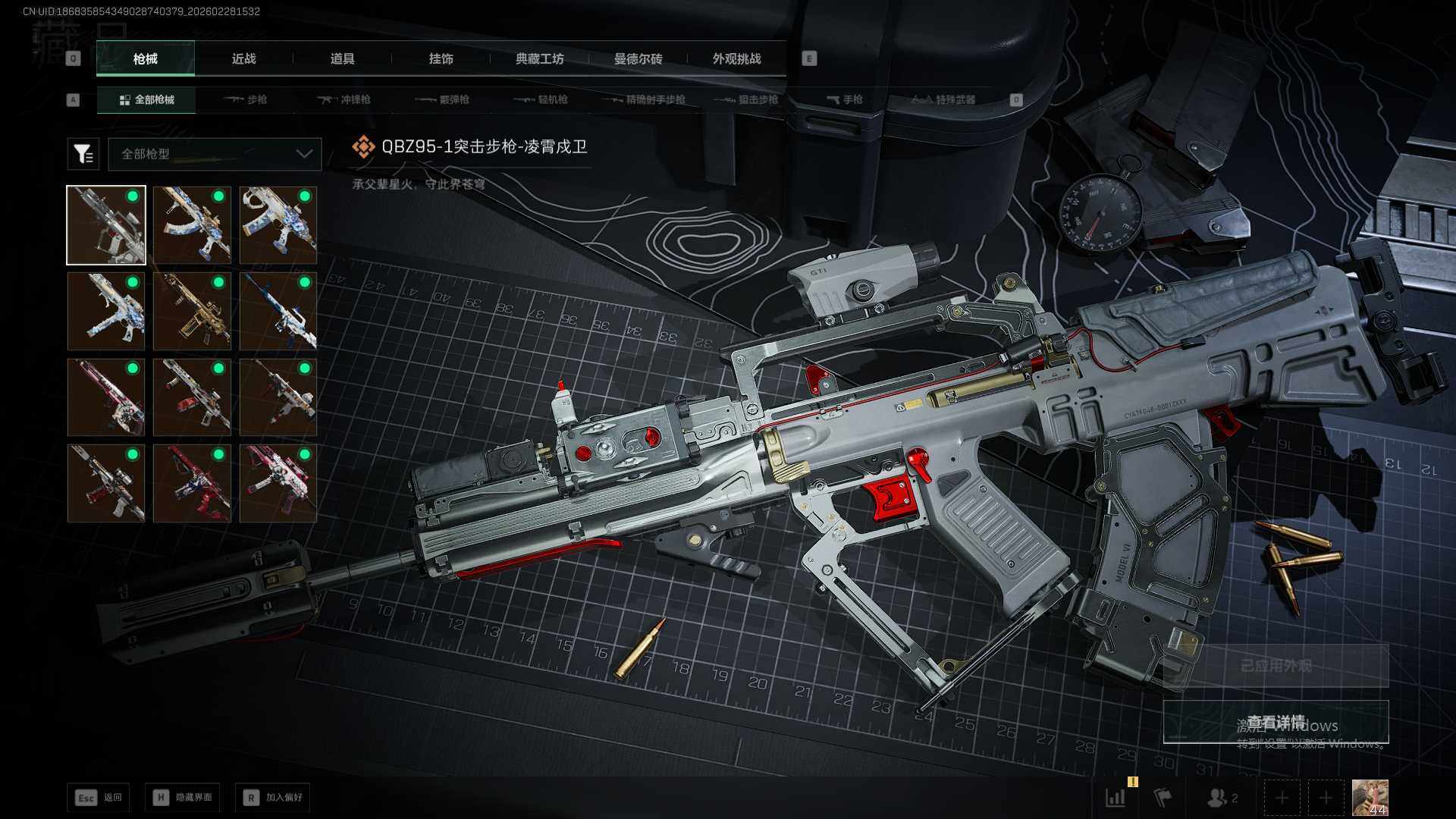
Task: Open the player avatar profile
Action: (x=1370, y=798)
